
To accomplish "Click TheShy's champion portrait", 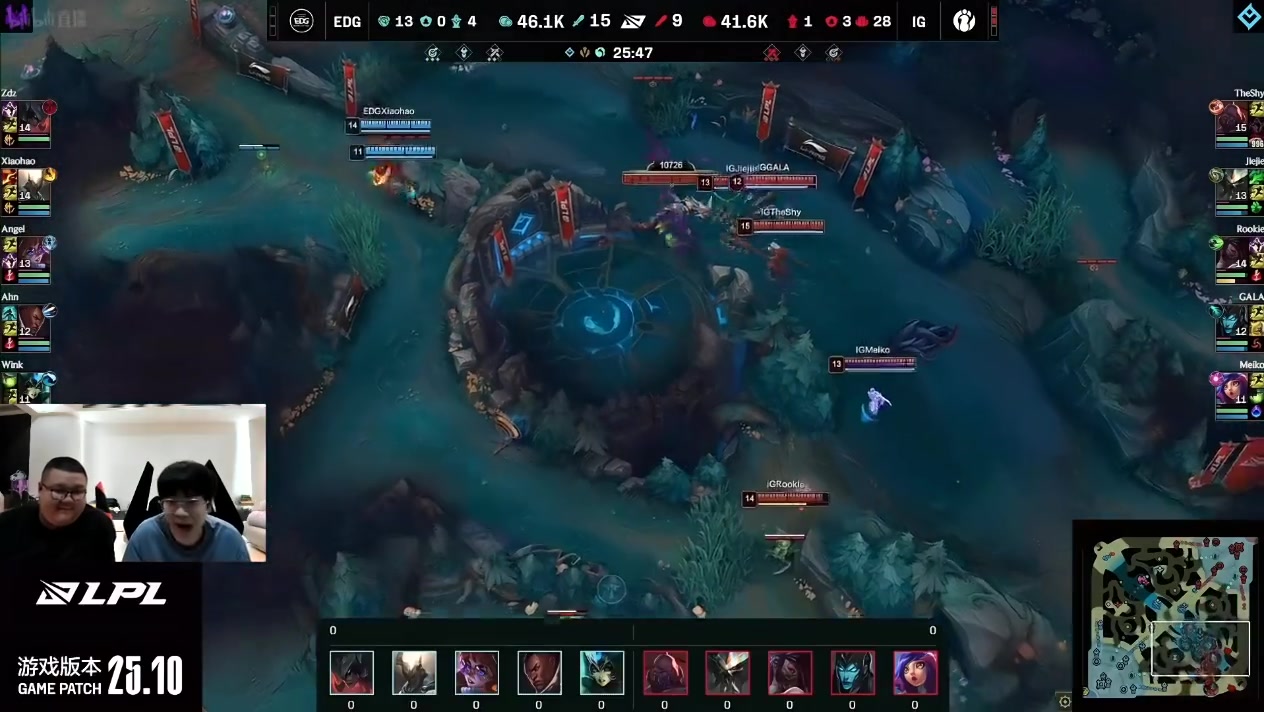I will point(1231,118).
